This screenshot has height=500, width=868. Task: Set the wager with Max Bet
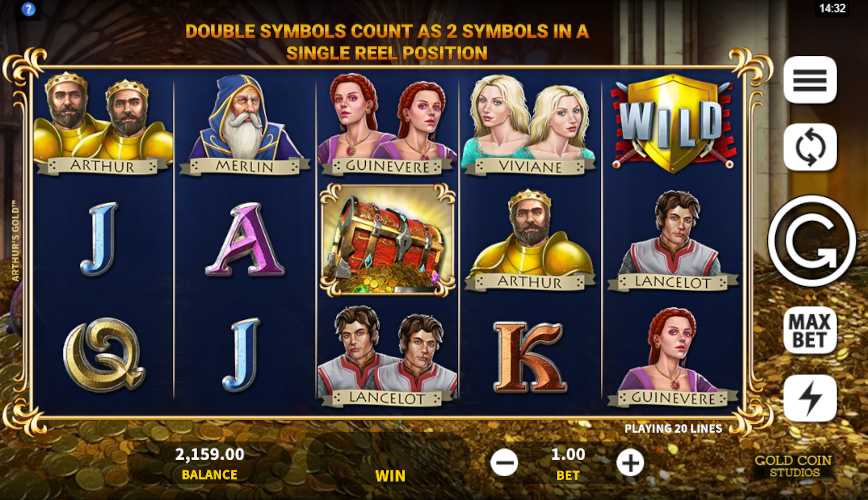pos(809,329)
